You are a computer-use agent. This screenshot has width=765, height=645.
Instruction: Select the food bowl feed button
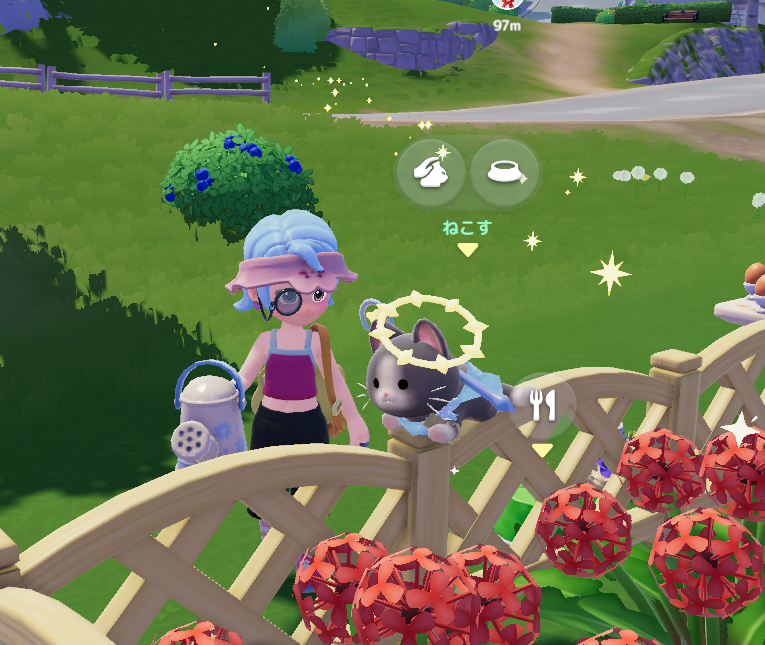coord(505,173)
